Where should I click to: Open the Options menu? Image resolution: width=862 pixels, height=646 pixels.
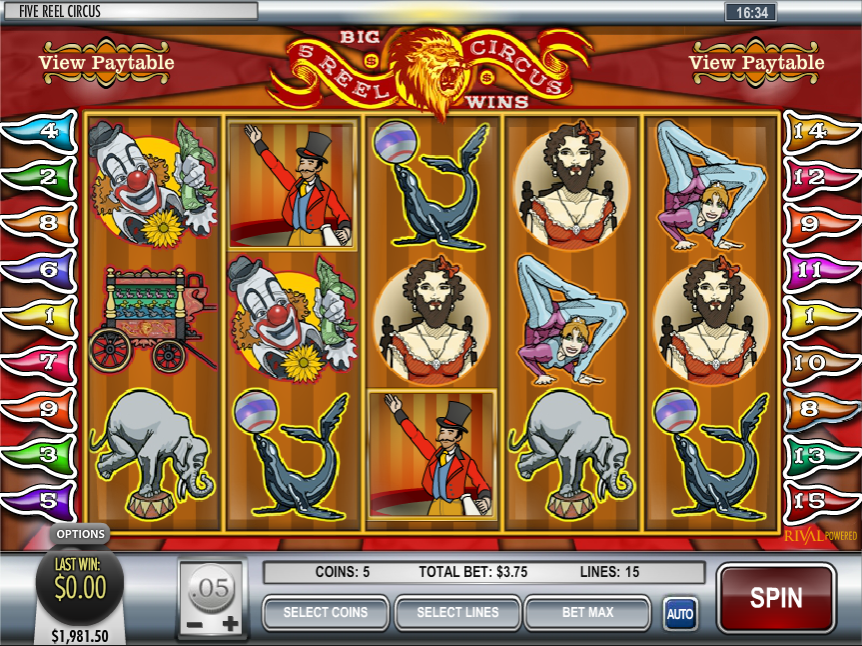80,534
